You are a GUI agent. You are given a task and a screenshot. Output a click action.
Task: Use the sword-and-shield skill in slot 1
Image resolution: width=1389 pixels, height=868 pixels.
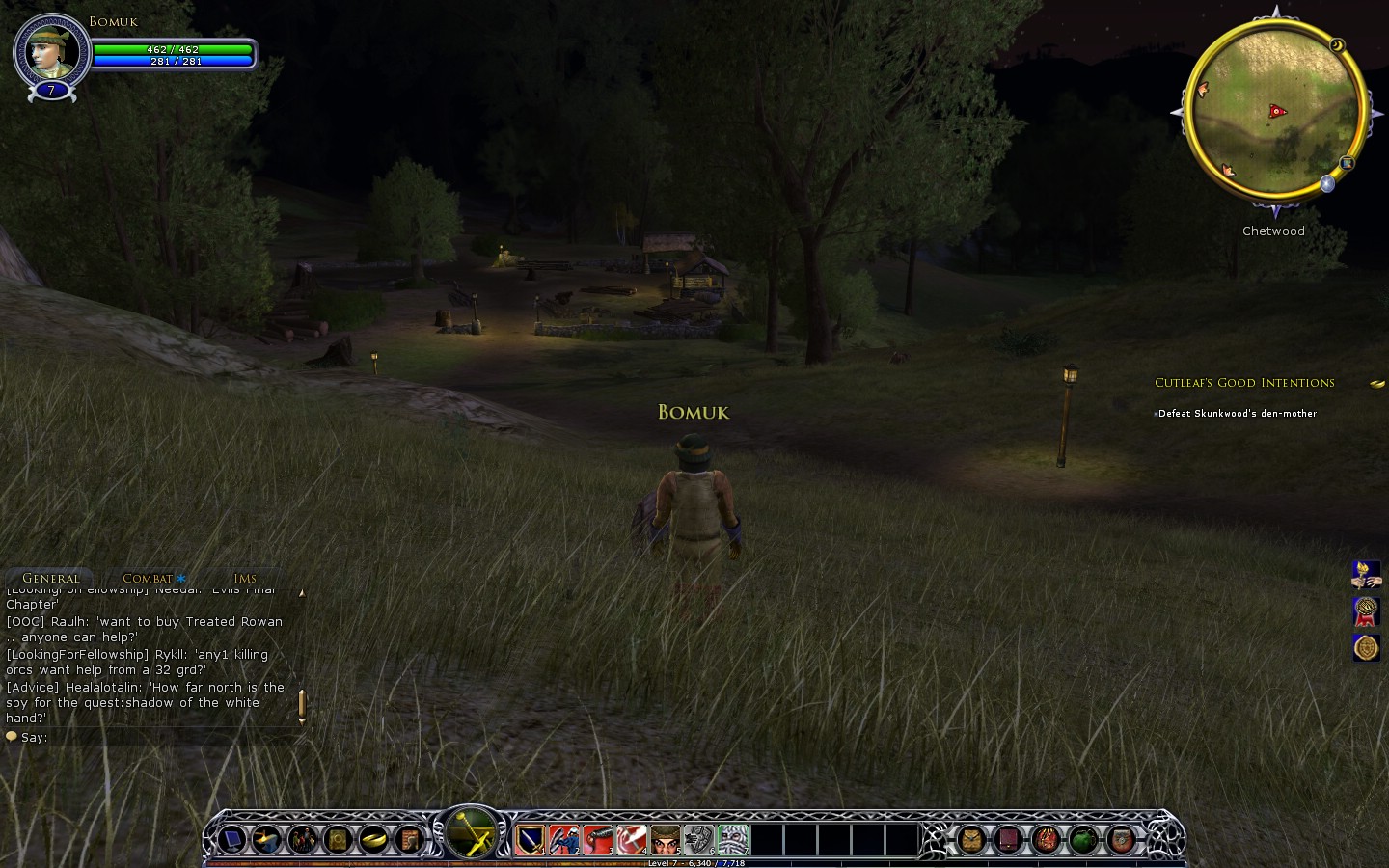(530, 839)
